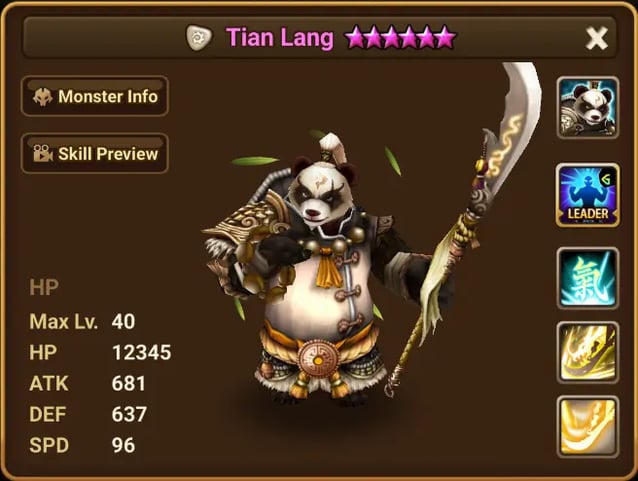
Task: View the Leader skill icon
Action: click(585, 194)
